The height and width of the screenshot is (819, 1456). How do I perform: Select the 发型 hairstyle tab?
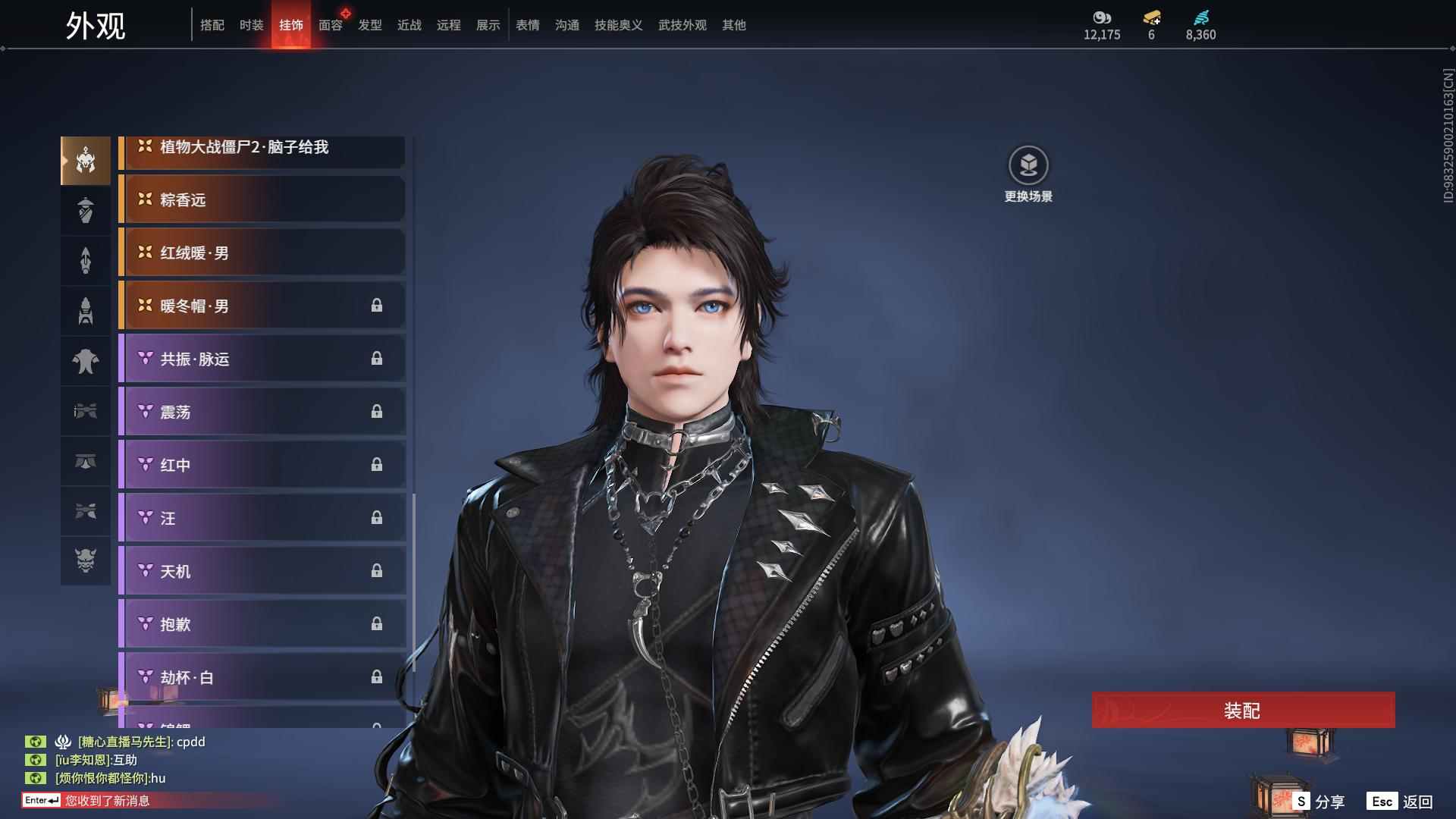[x=369, y=25]
